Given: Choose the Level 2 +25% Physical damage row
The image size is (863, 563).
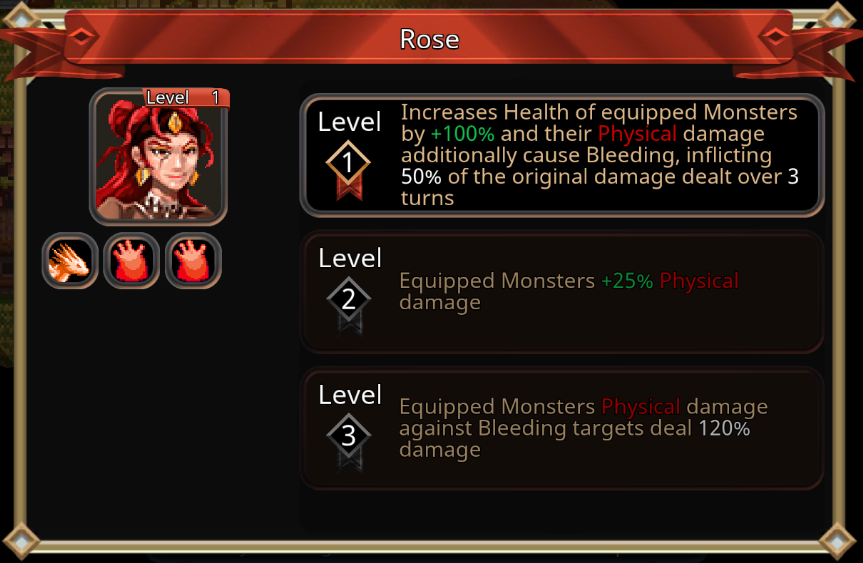Looking at the screenshot, I should point(561,292).
